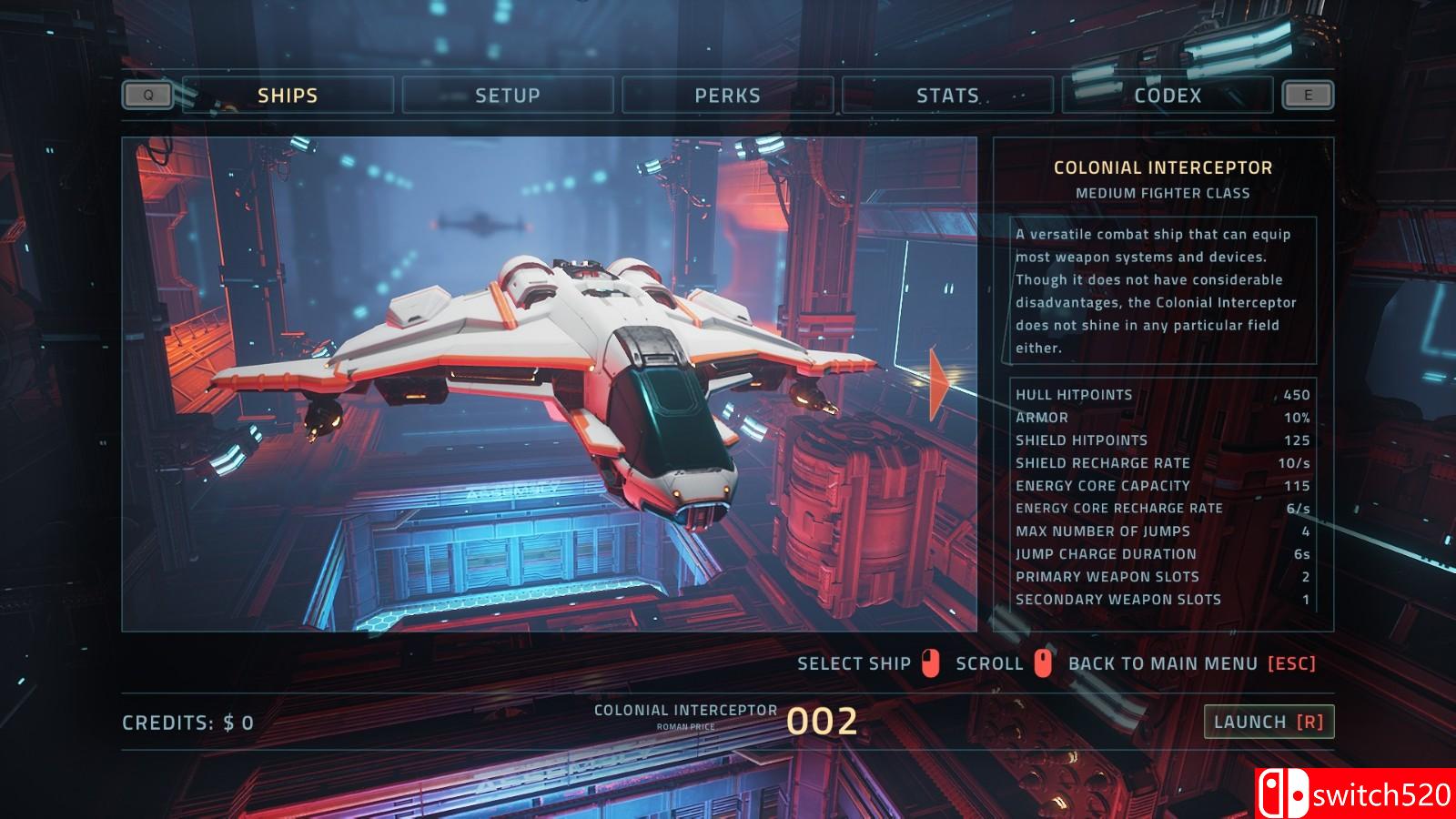The width and height of the screenshot is (1456, 819).
Task: Show the Stats tab
Action: [x=947, y=96]
